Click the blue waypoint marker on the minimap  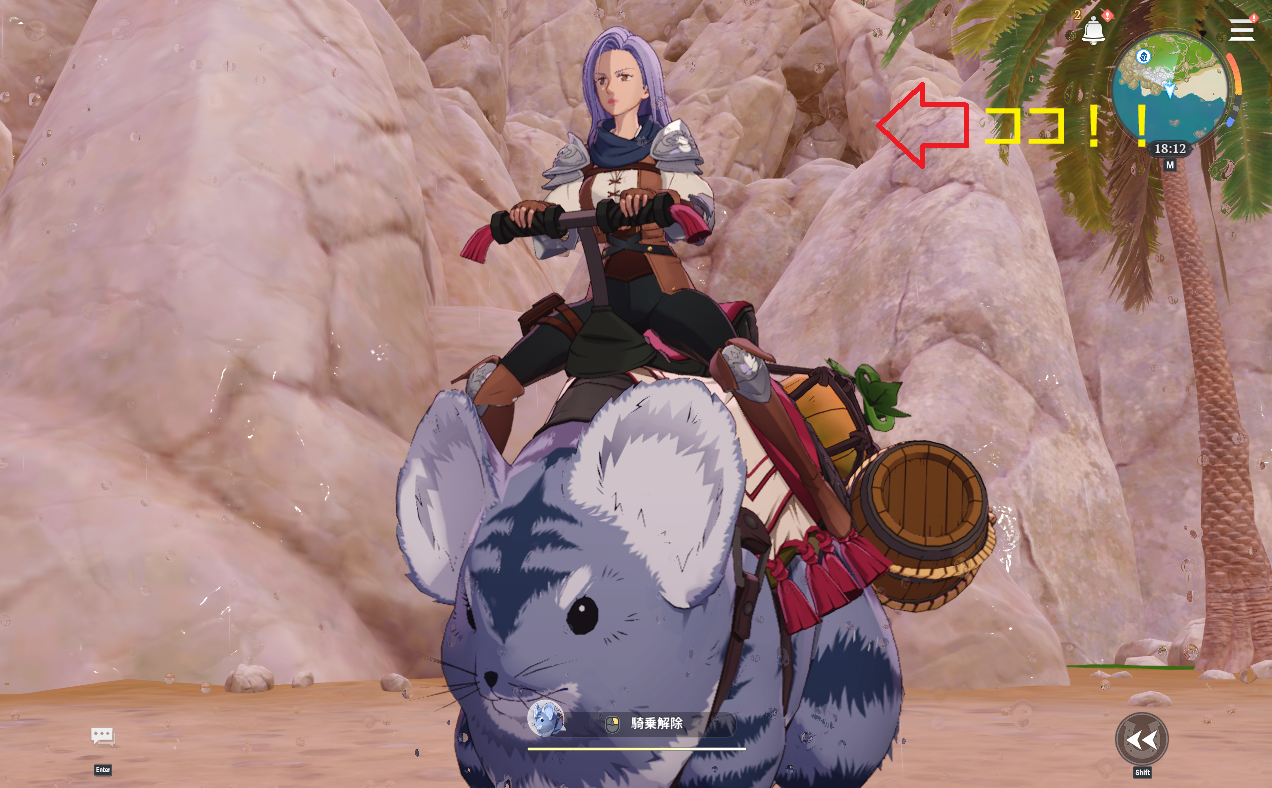tap(1144, 56)
